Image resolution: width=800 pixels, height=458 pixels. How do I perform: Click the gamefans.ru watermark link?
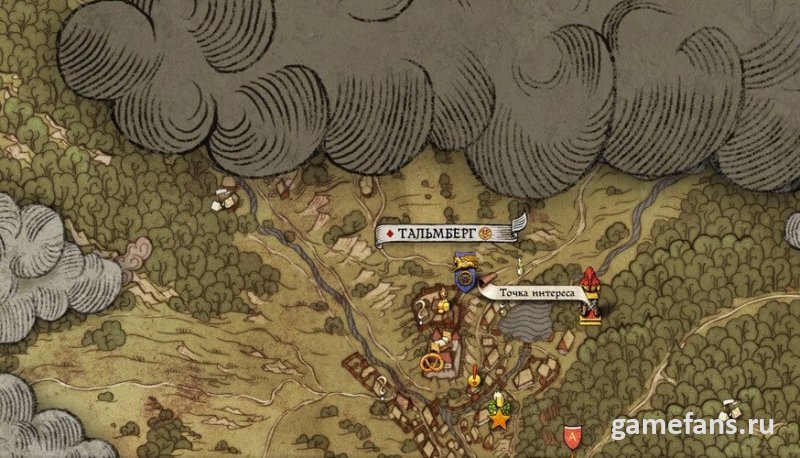tap(692, 426)
